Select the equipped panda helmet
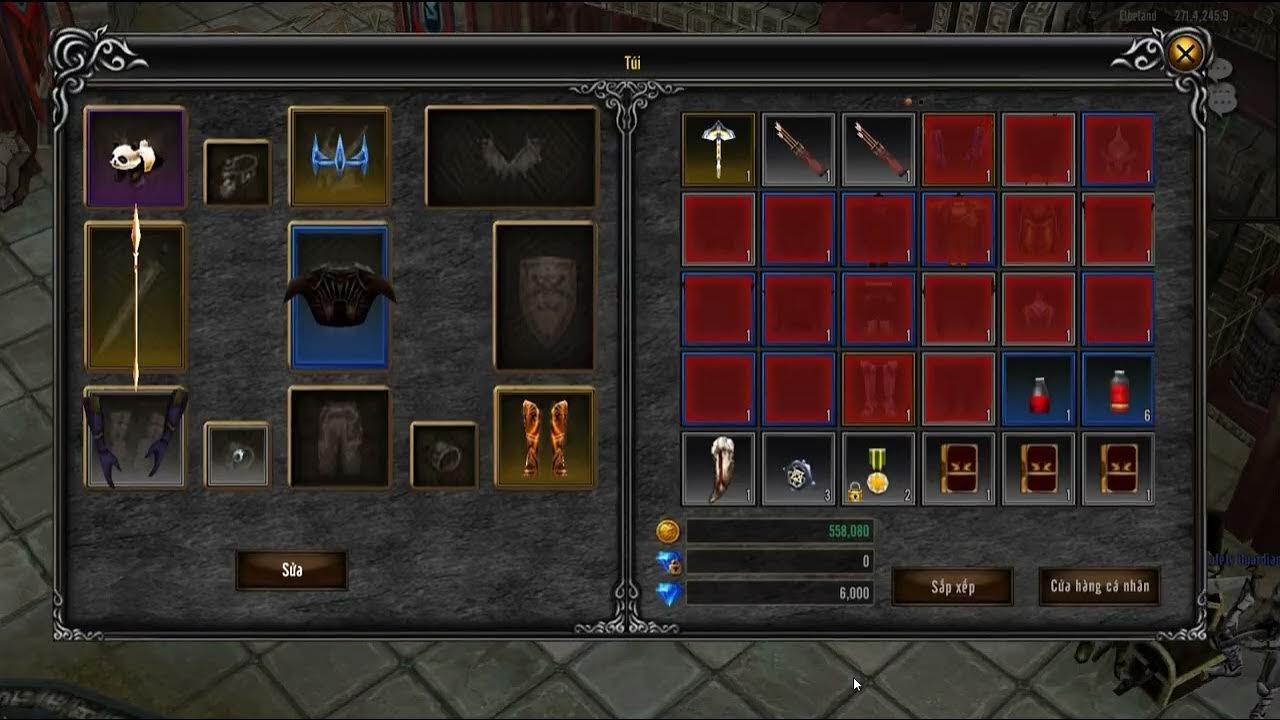The image size is (1280, 720). (x=135, y=156)
